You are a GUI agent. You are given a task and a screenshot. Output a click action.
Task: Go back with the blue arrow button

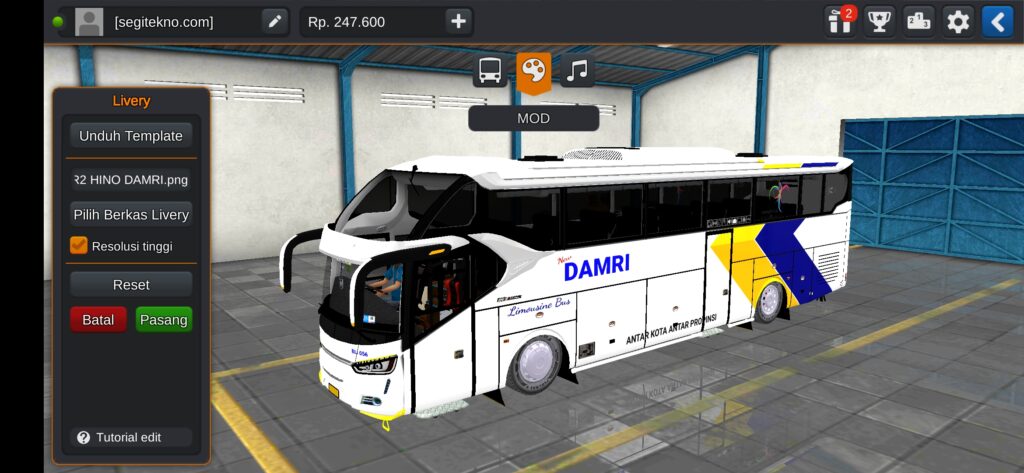[997, 21]
